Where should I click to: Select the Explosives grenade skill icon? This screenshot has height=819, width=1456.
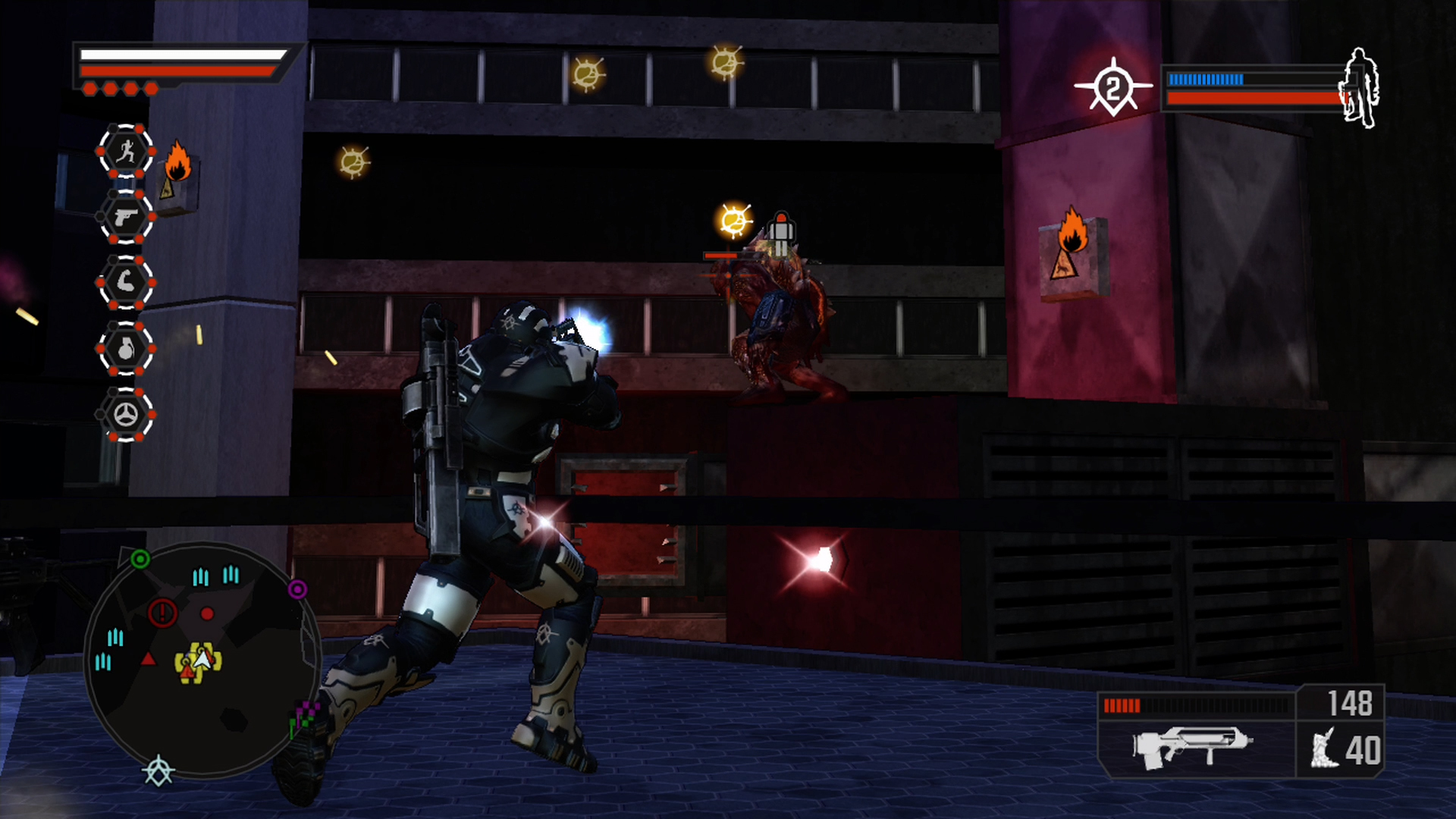(x=126, y=348)
